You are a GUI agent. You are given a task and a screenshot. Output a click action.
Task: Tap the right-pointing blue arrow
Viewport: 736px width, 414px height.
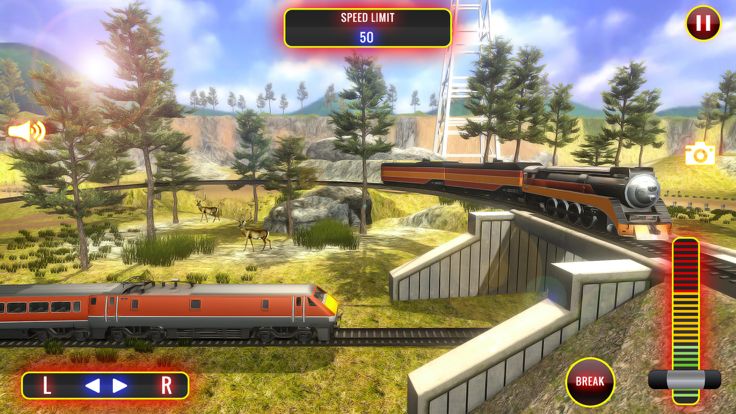(120, 385)
